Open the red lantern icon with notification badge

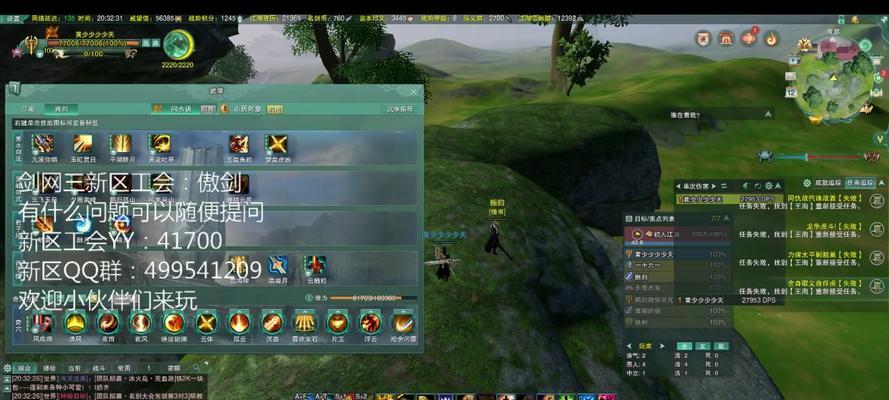tap(749, 39)
